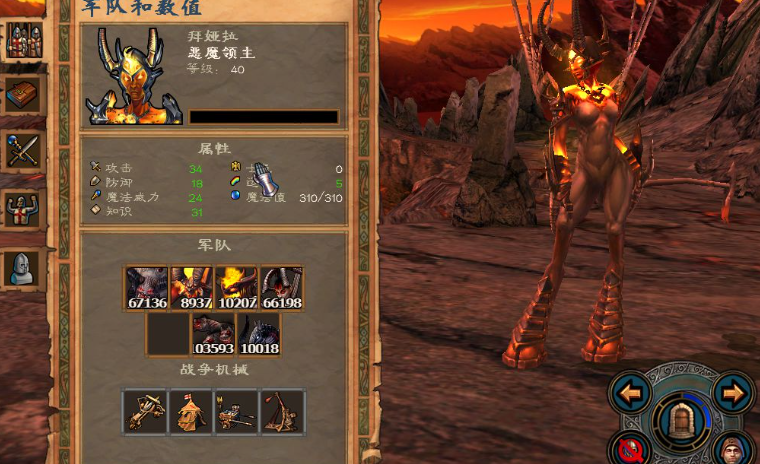Switch to the army and stats tab
Image resolution: width=760 pixels, height=464 pixels.
(x=22, y=40)
